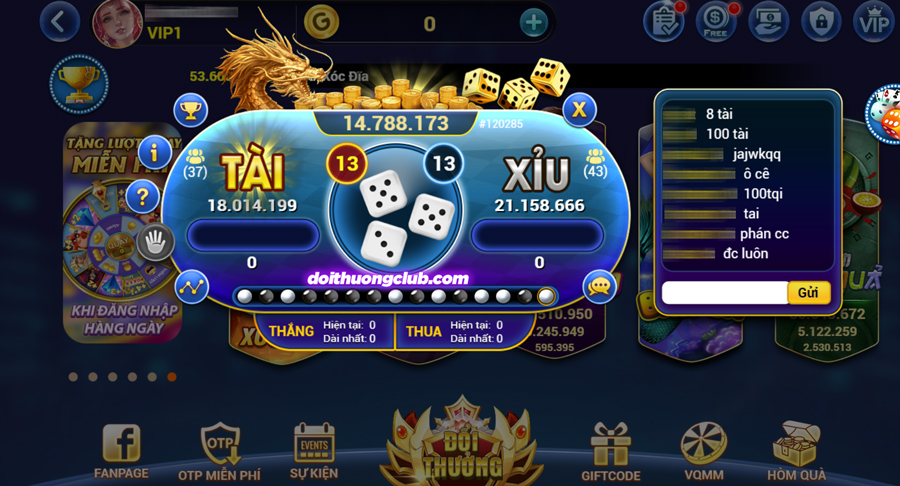This screenshot has height=486, width=900.
Task: View the trophy leaderboard on panel
Action: click(x=190, y=110)
